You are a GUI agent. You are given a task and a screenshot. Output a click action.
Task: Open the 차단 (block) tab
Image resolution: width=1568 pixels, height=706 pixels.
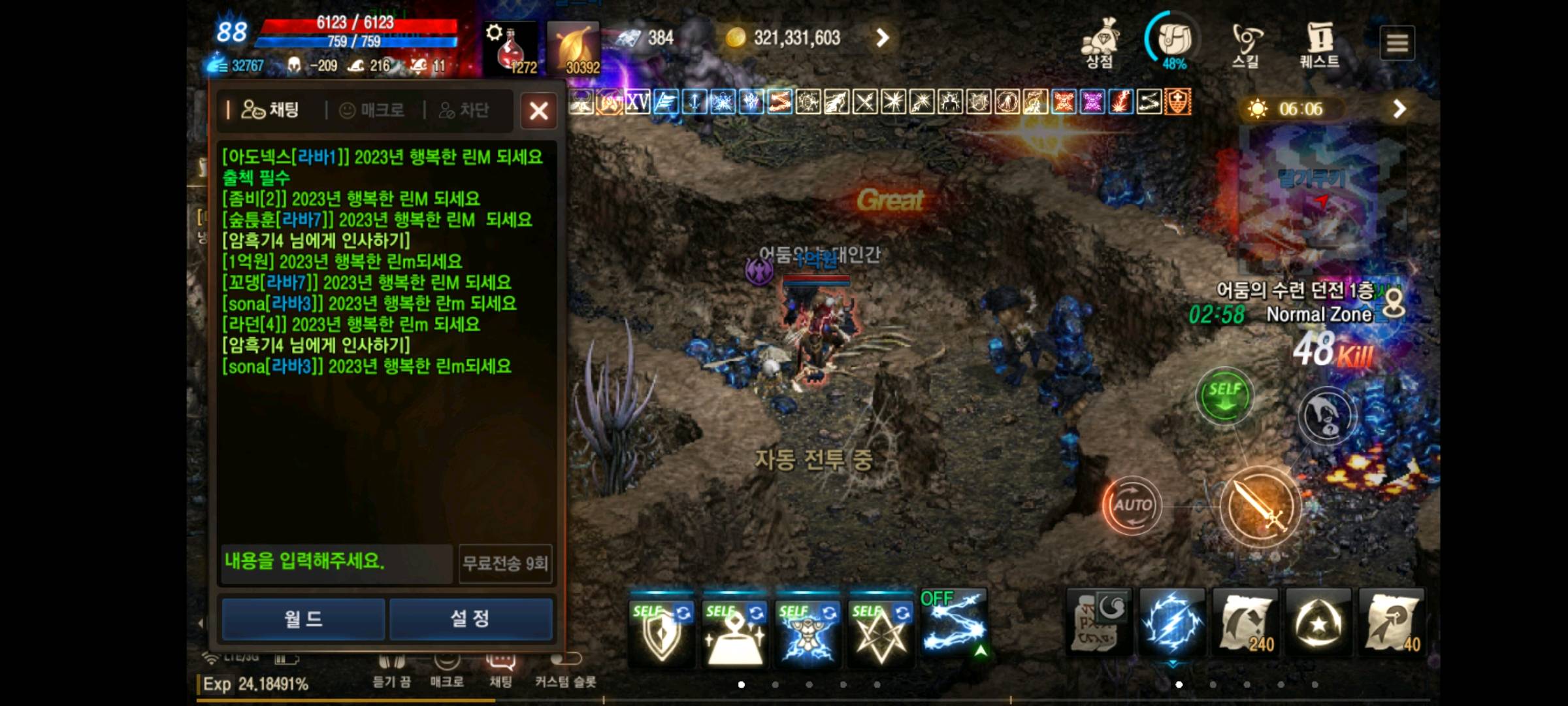[x=466, y=110]
